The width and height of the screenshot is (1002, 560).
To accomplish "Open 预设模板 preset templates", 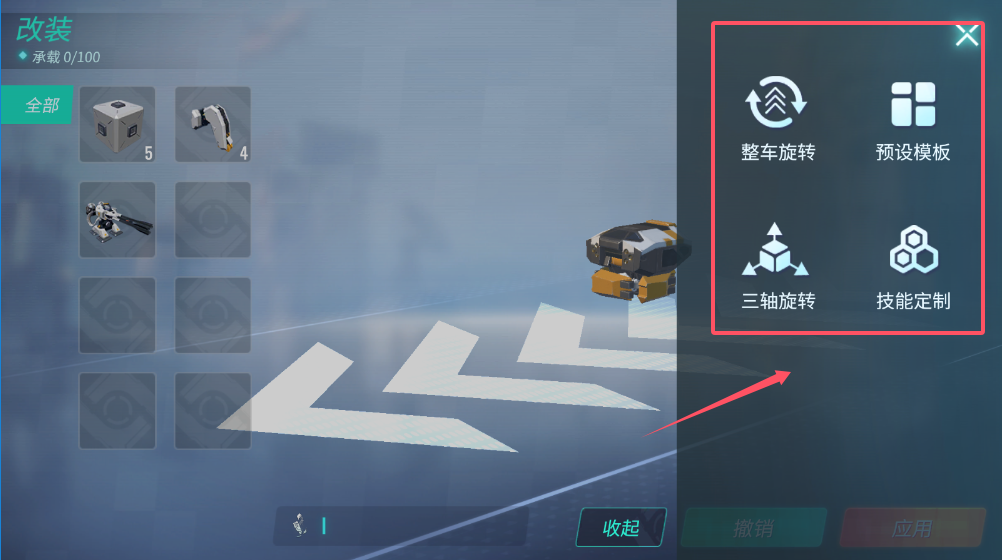I will [x=912, y=121].
